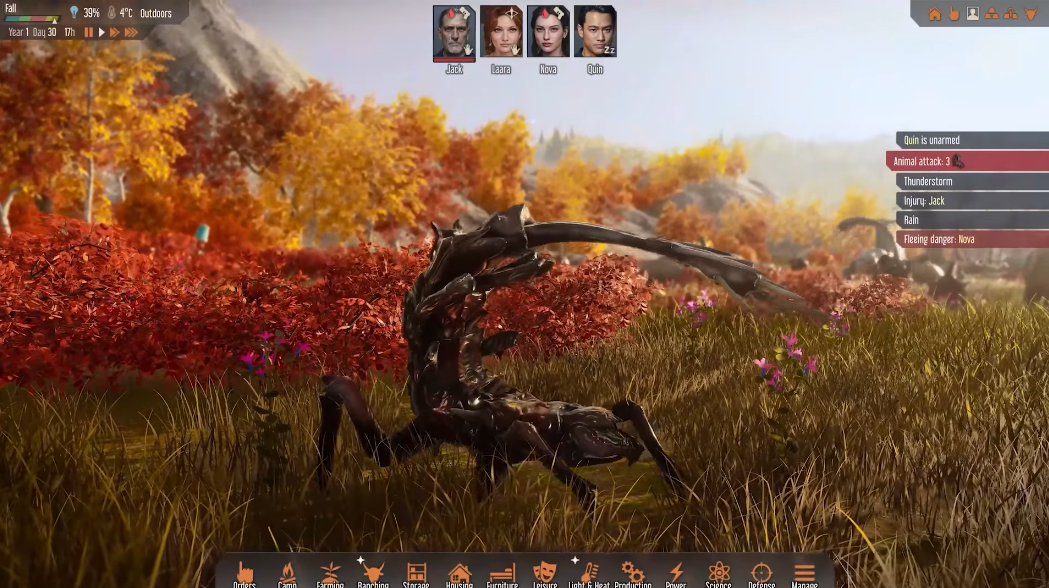Image resolution: width=1049 pixels, height=588 pixels.
Task: Open the Science menu
Action: coord(718,574)
